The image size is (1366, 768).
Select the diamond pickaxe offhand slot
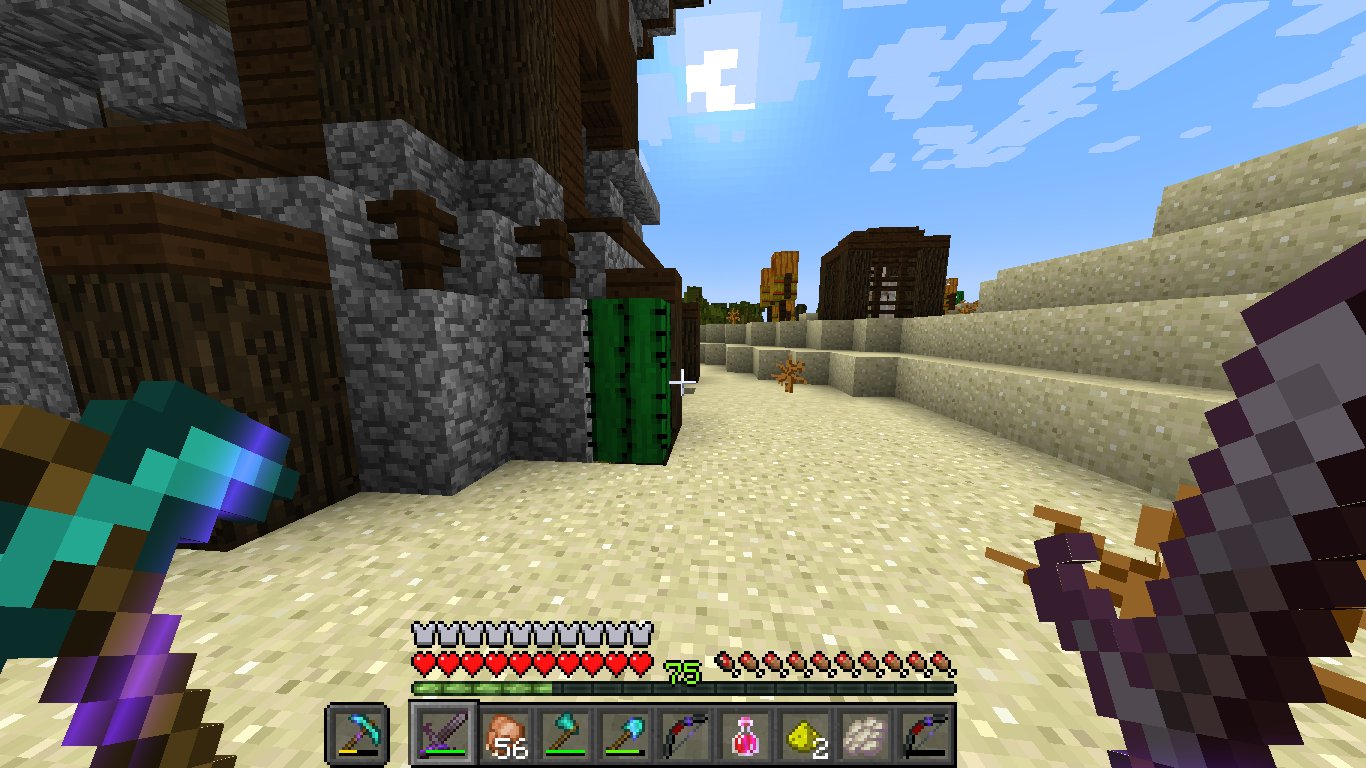pyautogui.click(x=356, y=735)
